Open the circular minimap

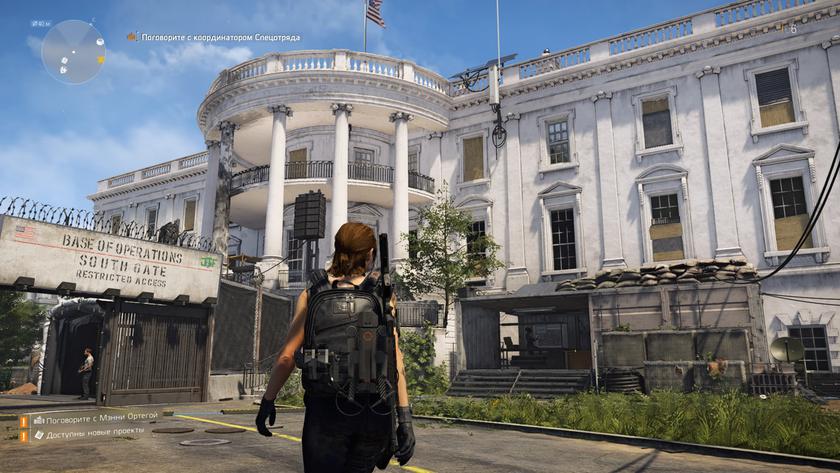[73, 52]
